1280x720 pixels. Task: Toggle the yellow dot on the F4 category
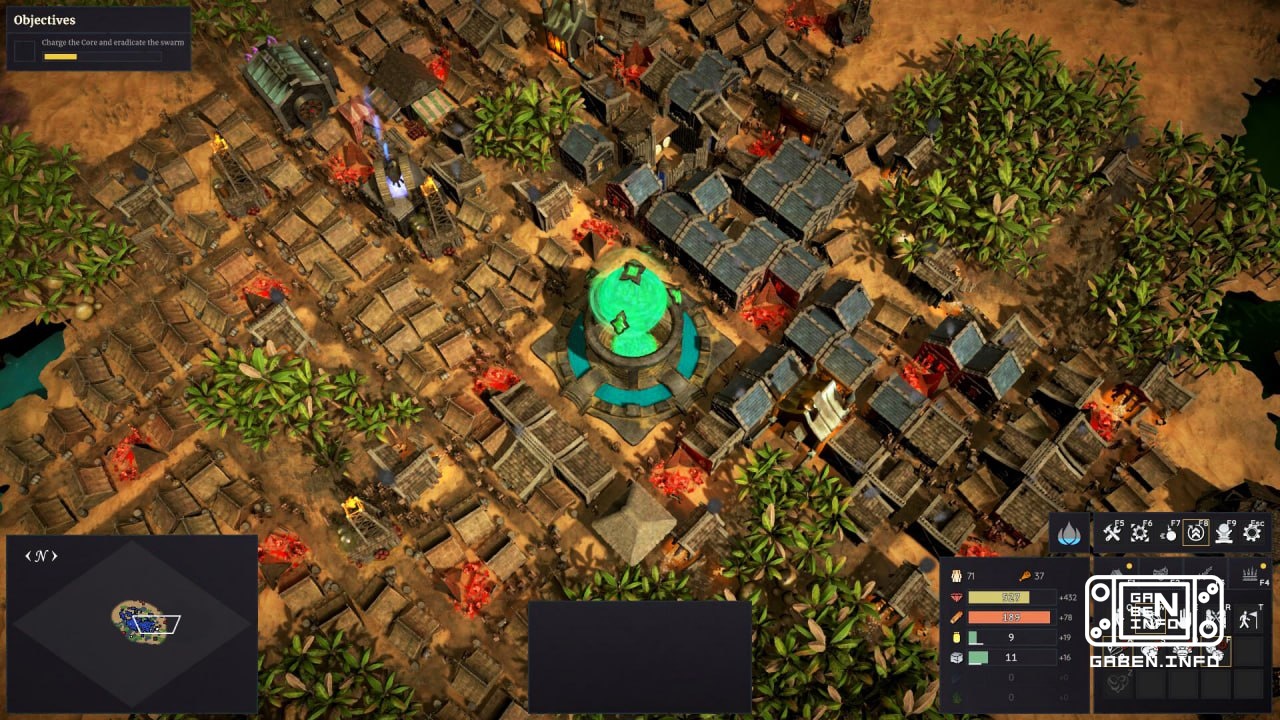[x=1263, y=564]
